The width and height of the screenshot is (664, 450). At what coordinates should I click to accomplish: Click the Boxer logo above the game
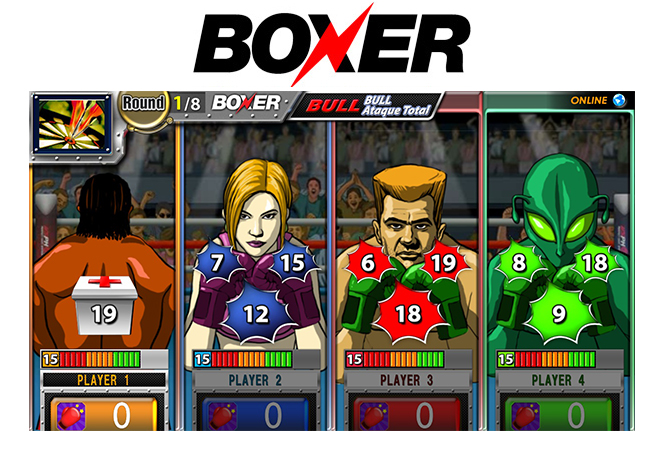click(332, 44)
